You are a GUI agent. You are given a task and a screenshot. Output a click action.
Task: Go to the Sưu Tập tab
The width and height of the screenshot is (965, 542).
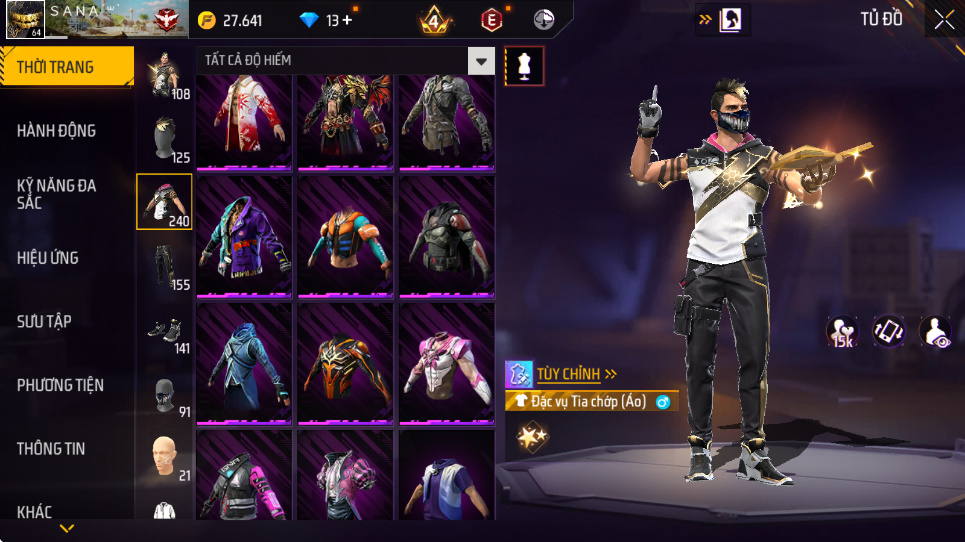(x=44, y=321)
